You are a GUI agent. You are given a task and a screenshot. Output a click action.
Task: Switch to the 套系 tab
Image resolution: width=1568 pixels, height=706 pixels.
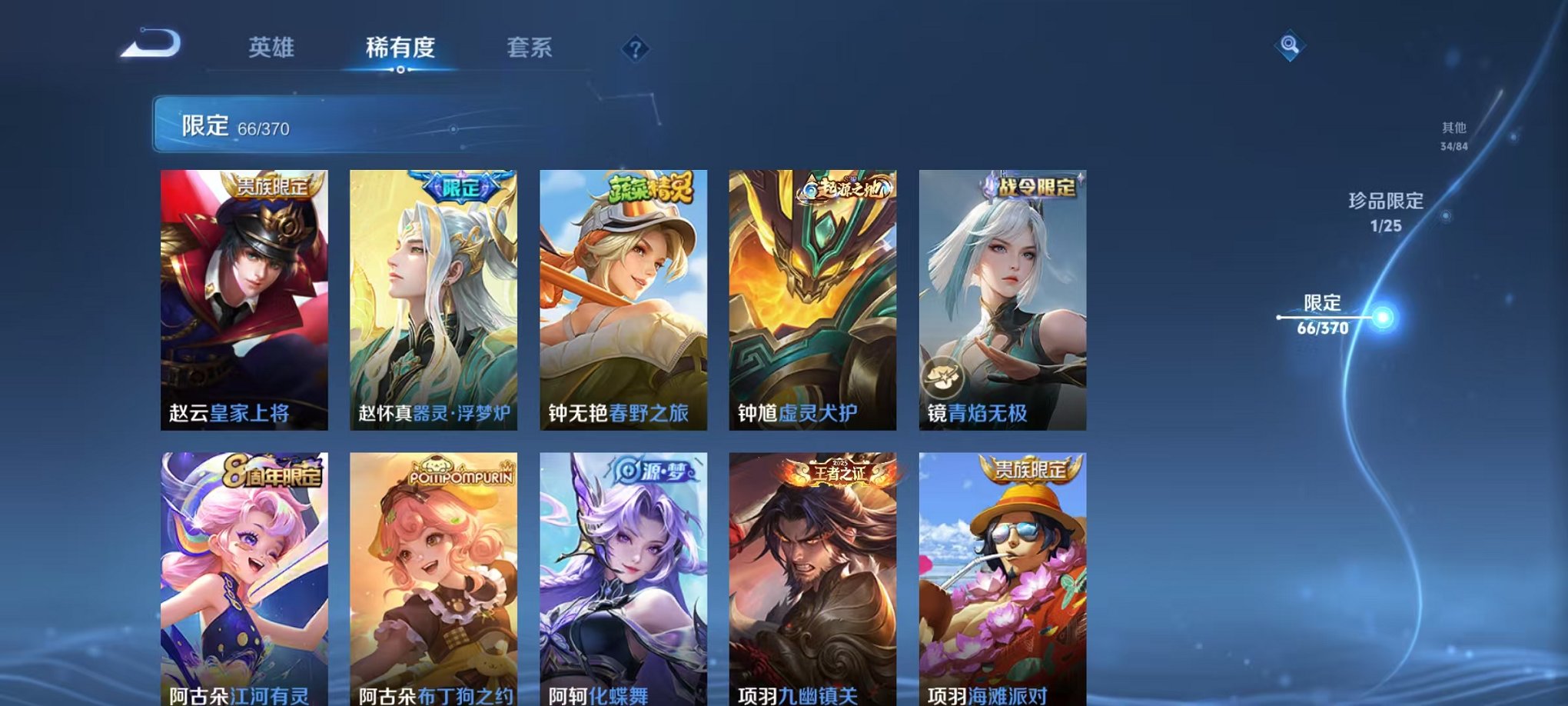pyautogui.click(x=535, y=48)
